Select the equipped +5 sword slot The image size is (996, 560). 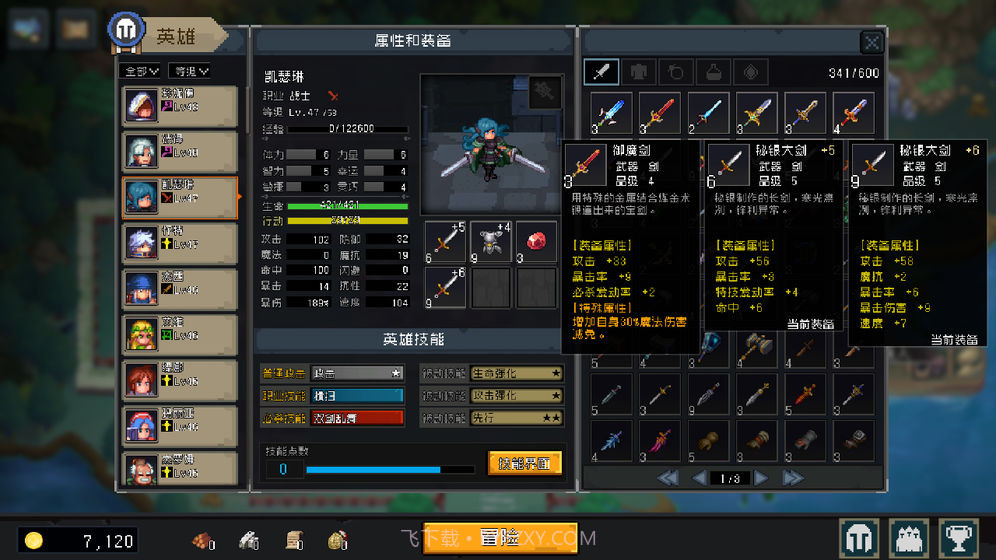445,241
